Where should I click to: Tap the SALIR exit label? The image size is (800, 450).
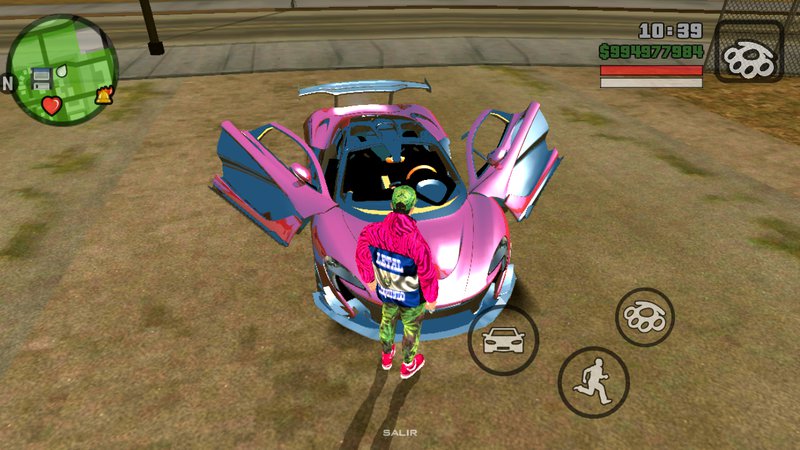click(399, 434)
